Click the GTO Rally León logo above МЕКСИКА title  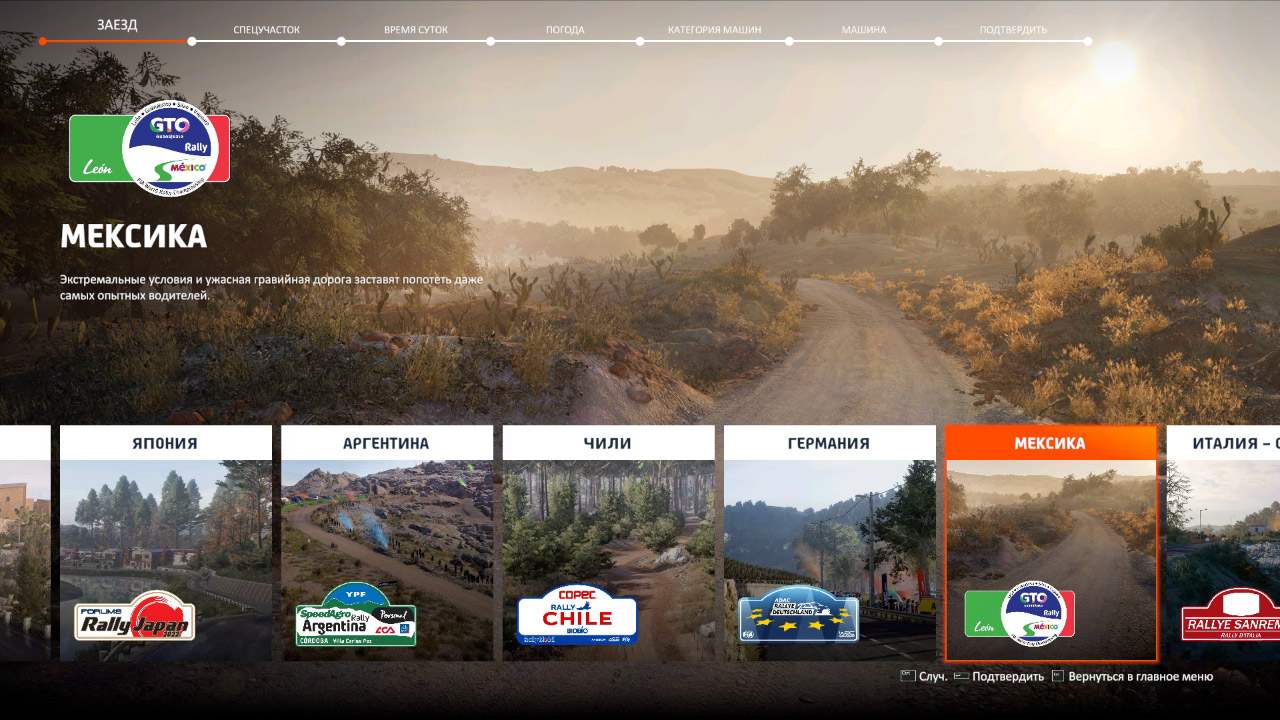click(148, 148)
